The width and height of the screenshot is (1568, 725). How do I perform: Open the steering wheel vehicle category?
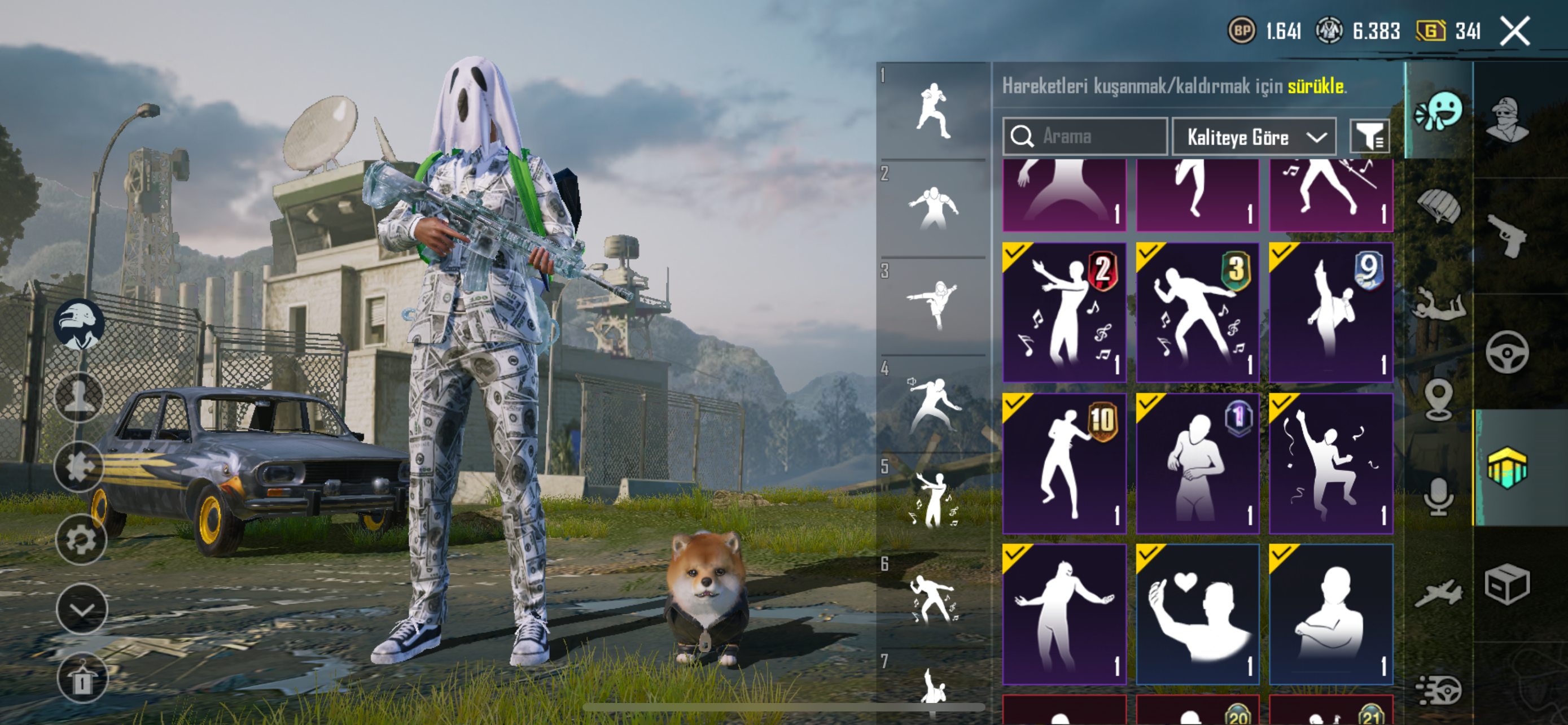pos(1506,352)
